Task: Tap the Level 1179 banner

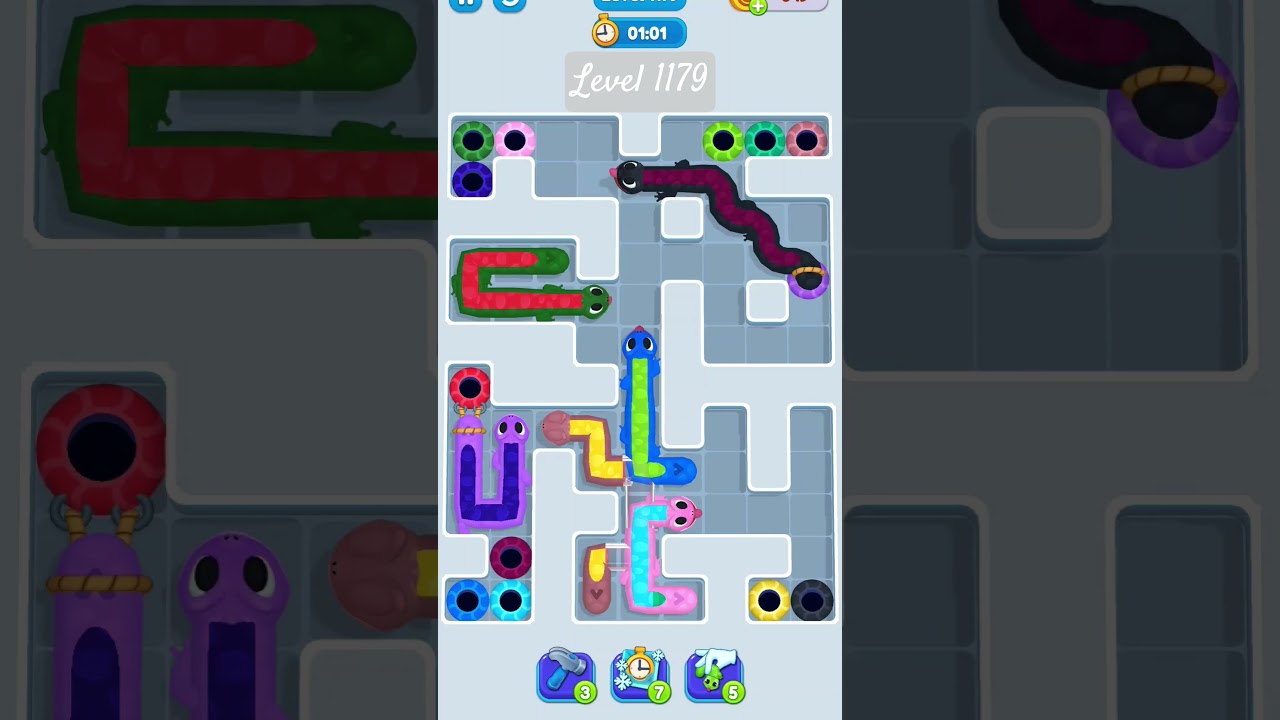Action: click(640, 81)
